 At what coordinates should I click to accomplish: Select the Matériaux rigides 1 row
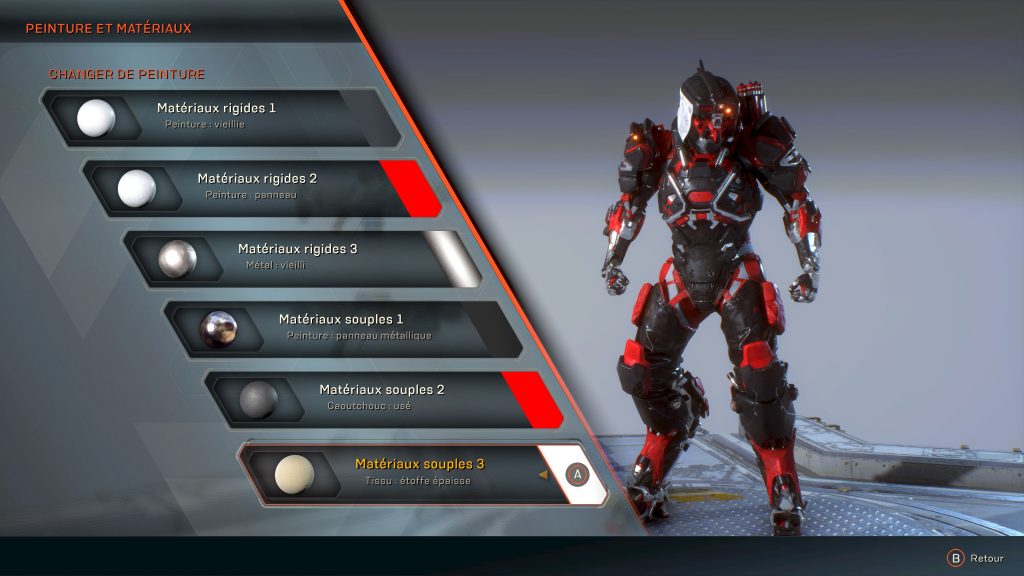(215, 117)
